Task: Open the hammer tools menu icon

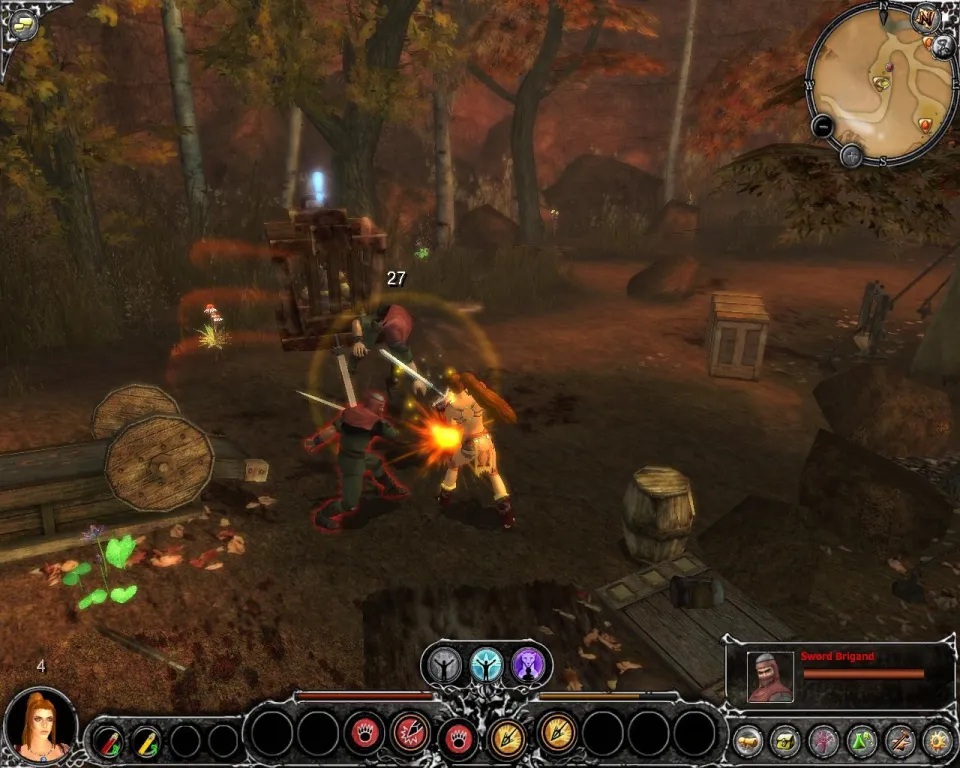Action: pos(899,740)
